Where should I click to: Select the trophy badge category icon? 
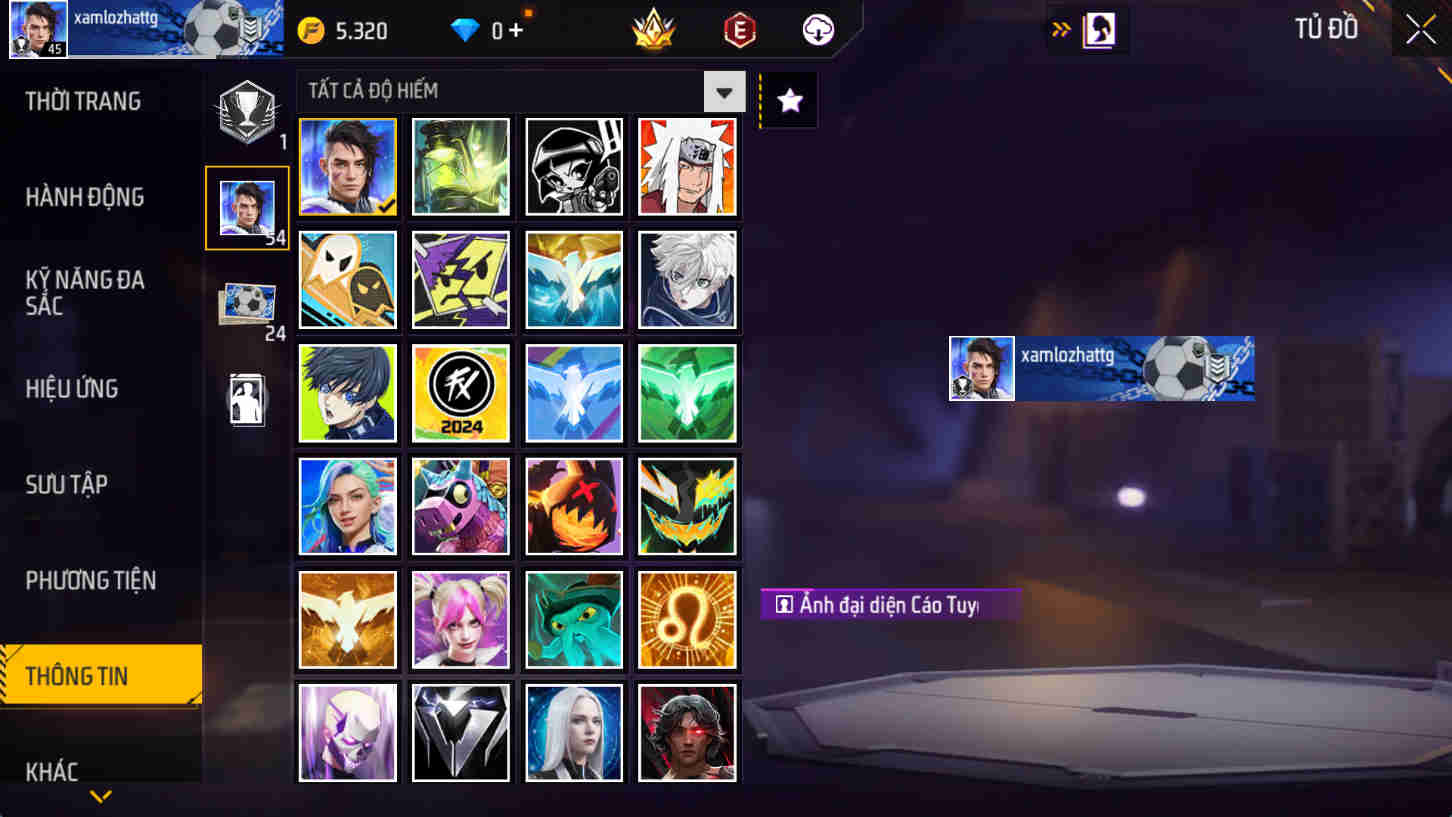click(x=247, y=112)
